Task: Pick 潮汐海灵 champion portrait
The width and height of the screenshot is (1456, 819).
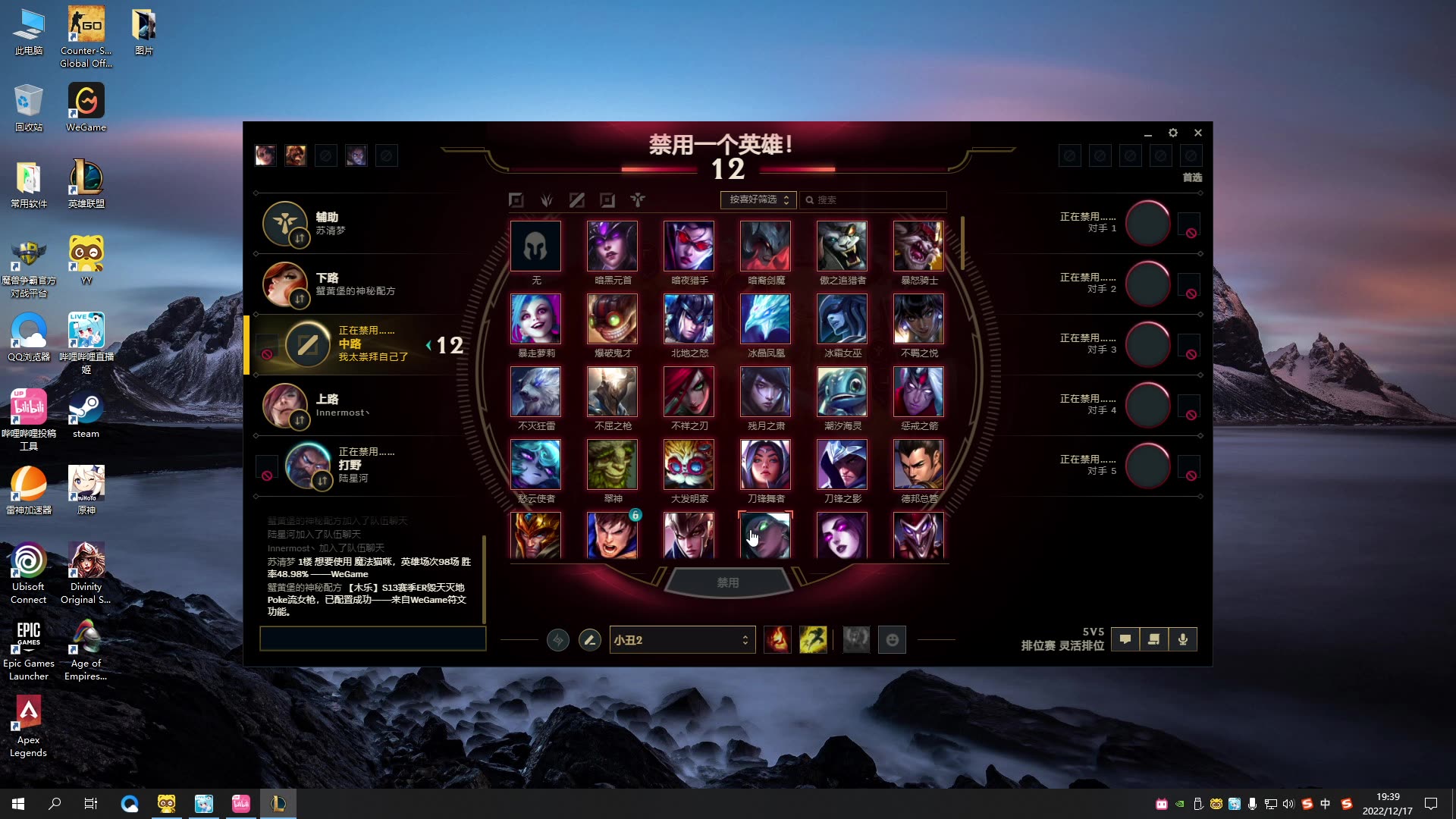Action: 842,392
